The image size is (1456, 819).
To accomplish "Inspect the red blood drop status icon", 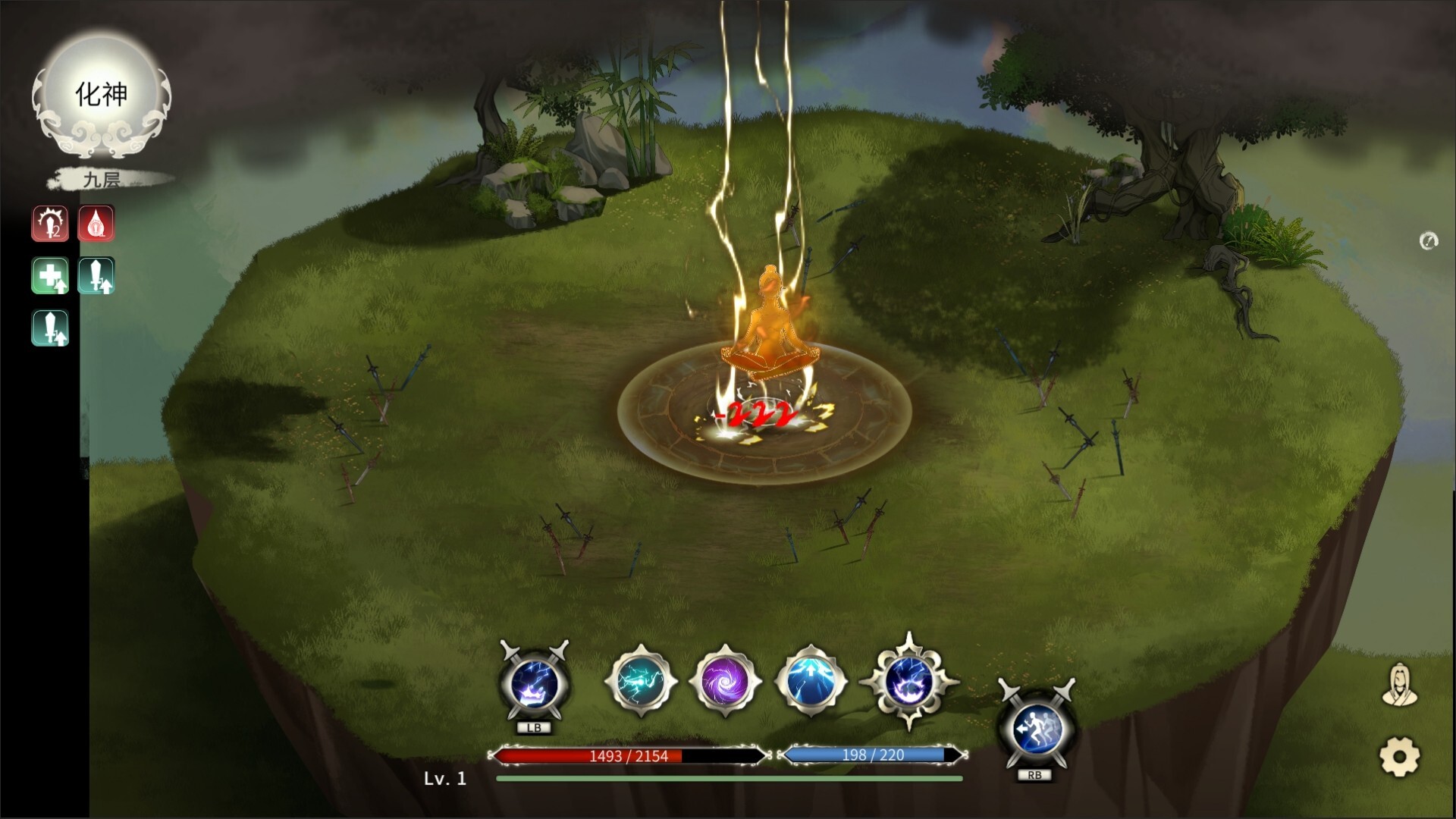I will pos(96,224).
